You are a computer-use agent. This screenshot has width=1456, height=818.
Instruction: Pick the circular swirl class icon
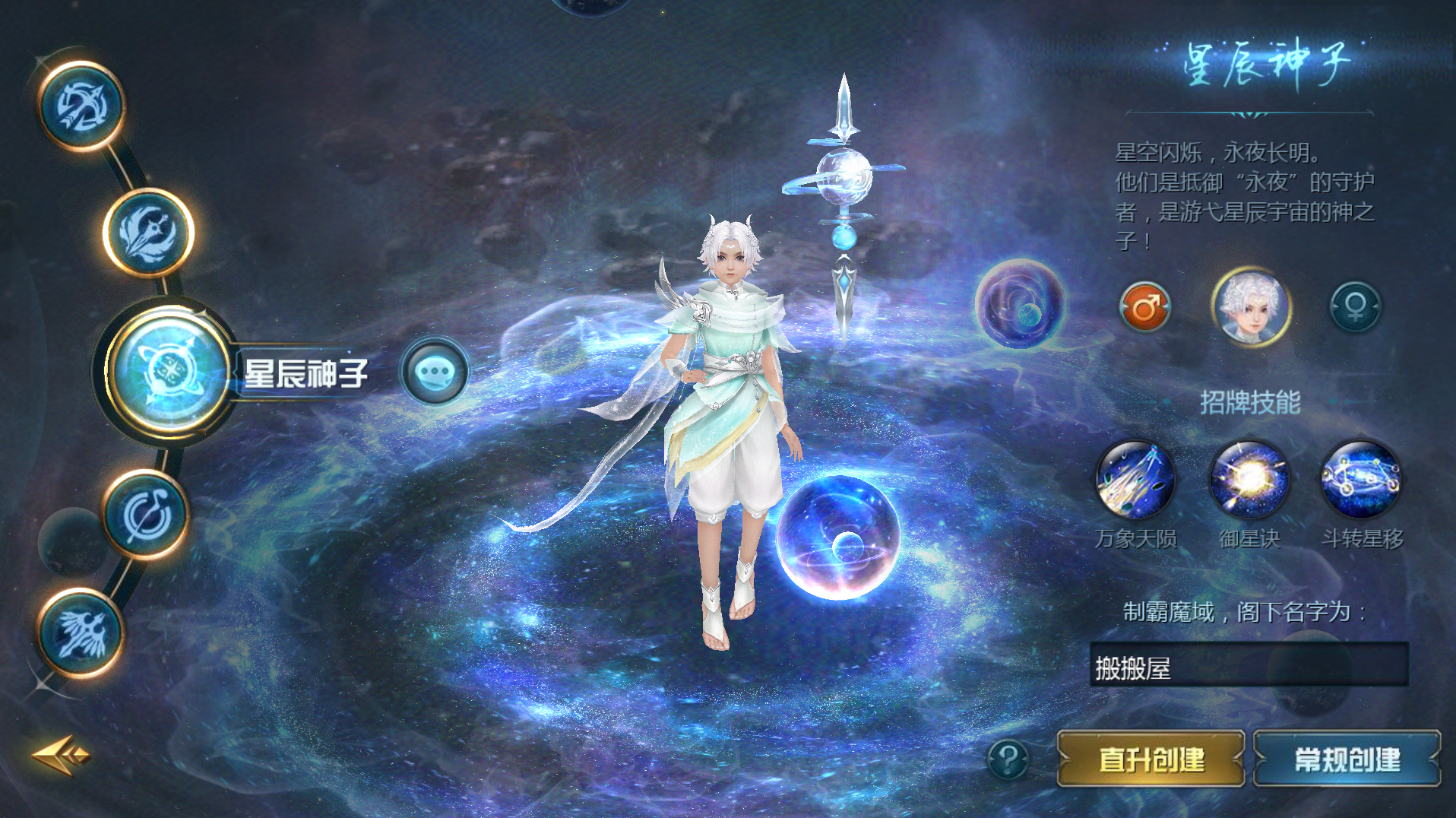147,515
